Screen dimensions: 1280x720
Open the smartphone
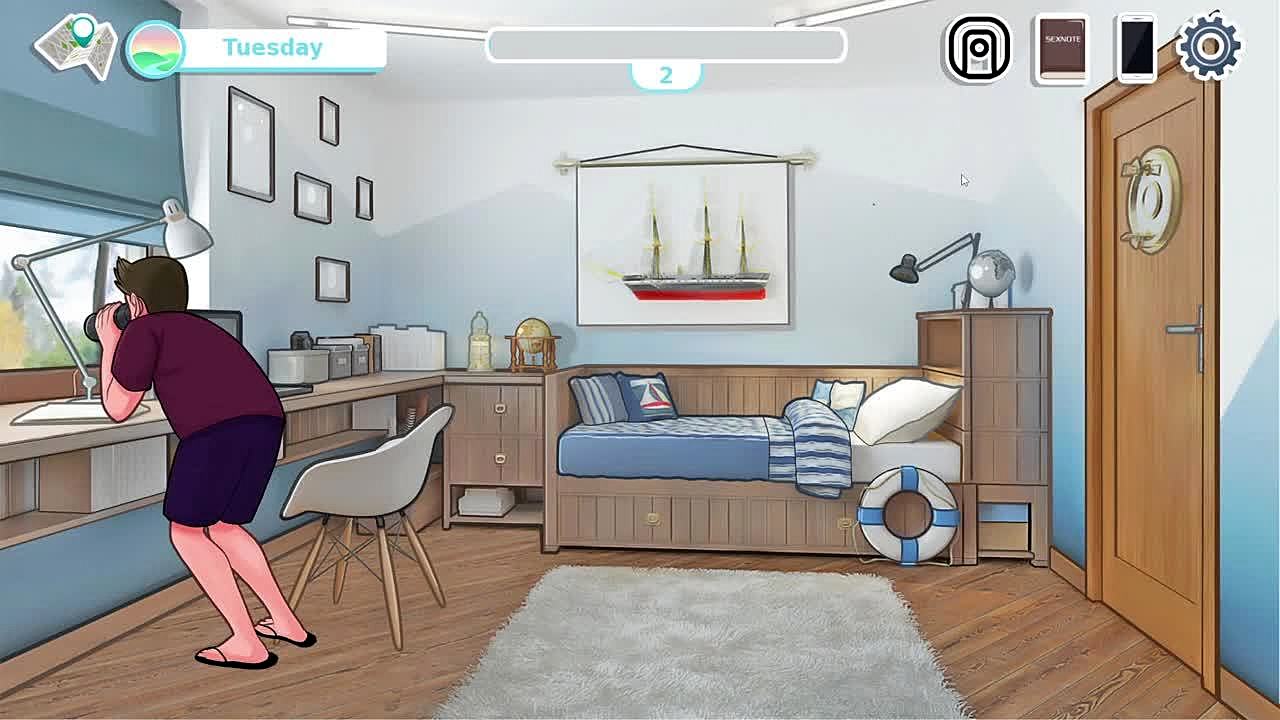point(1137,47)
